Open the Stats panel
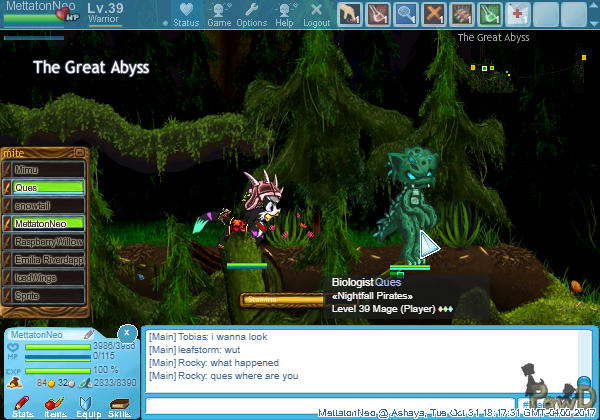Viewport: 600px width, 420px height. coord(22,406)
